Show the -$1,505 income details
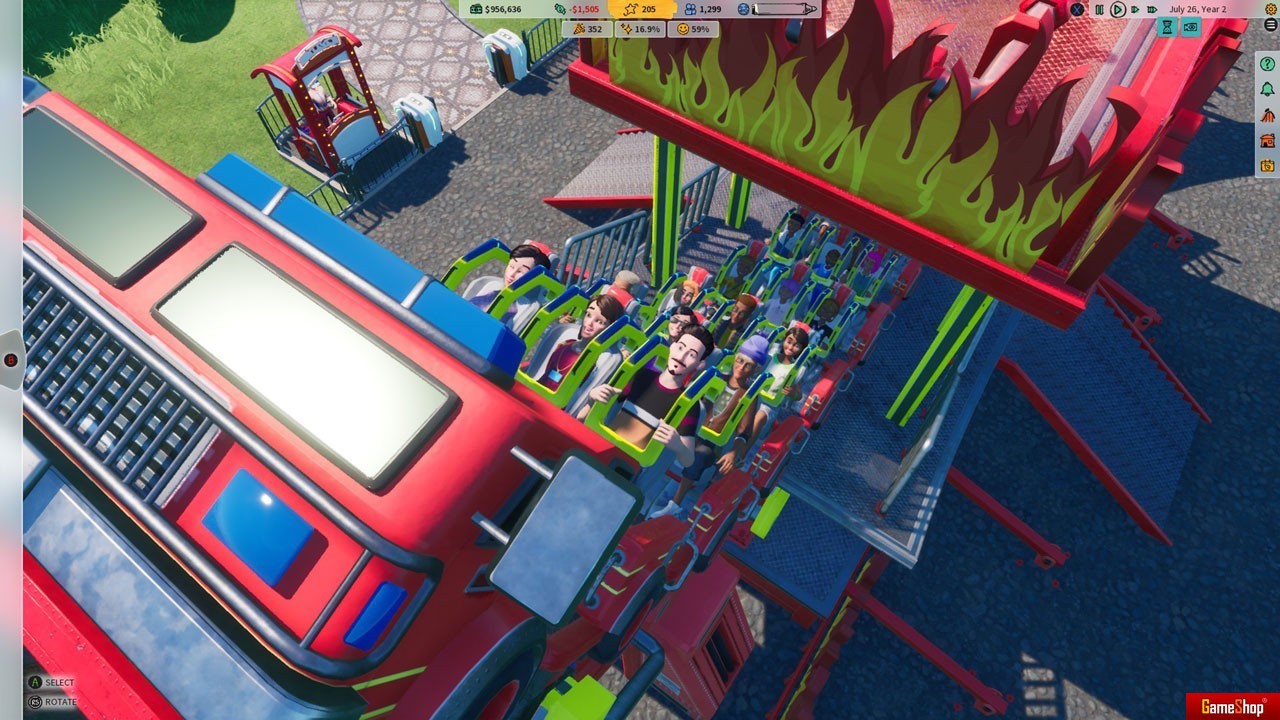The height and width of the screenshot is (720, 1280). click(578, 9)
